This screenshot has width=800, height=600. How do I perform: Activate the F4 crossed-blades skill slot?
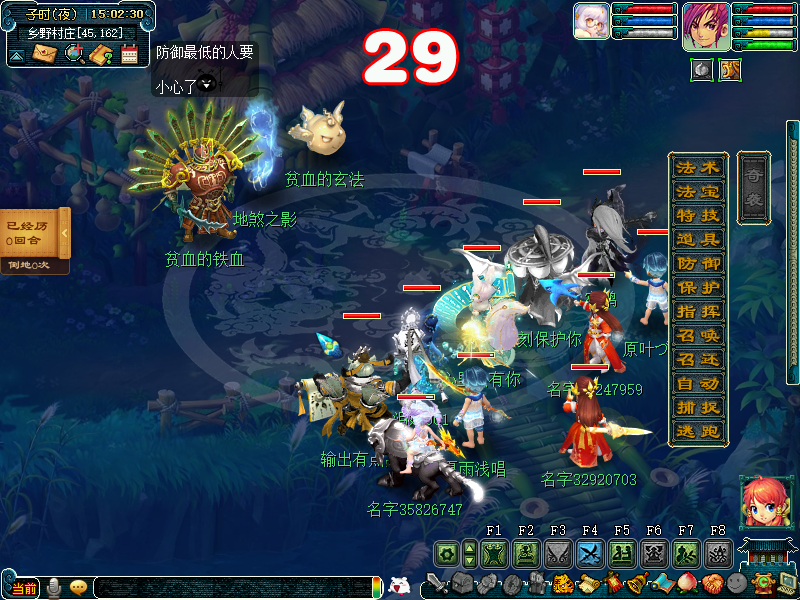[x=589, y=553]
